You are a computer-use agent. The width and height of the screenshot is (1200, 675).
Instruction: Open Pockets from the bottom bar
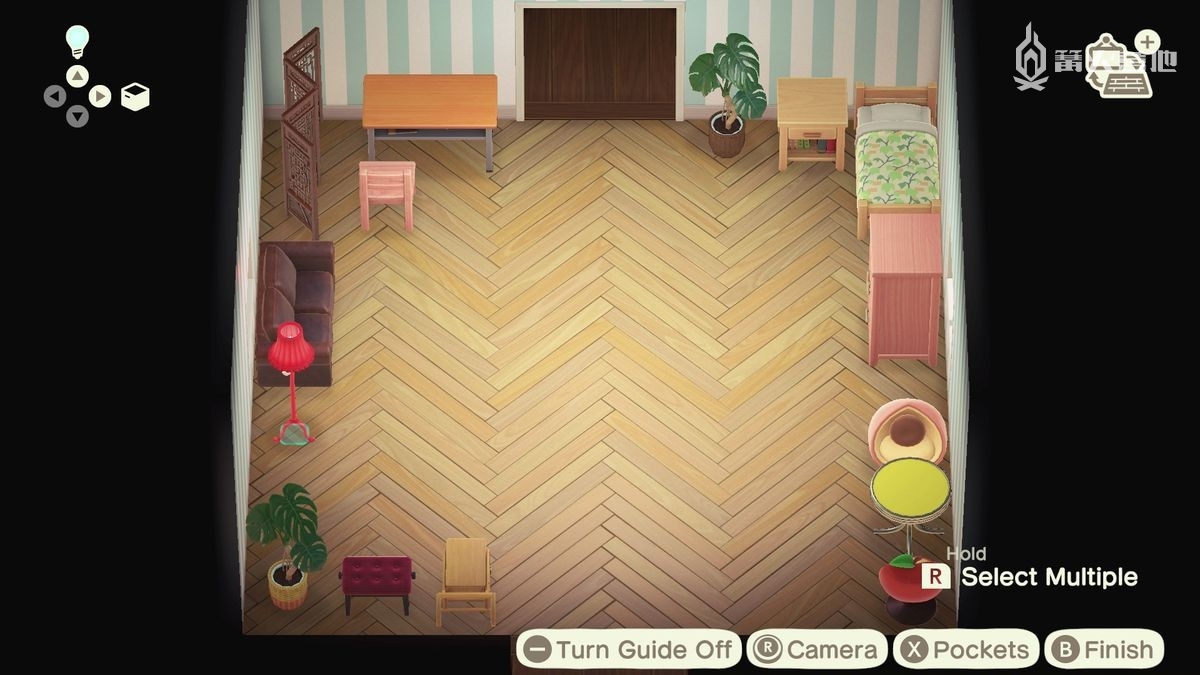point(965,650)
